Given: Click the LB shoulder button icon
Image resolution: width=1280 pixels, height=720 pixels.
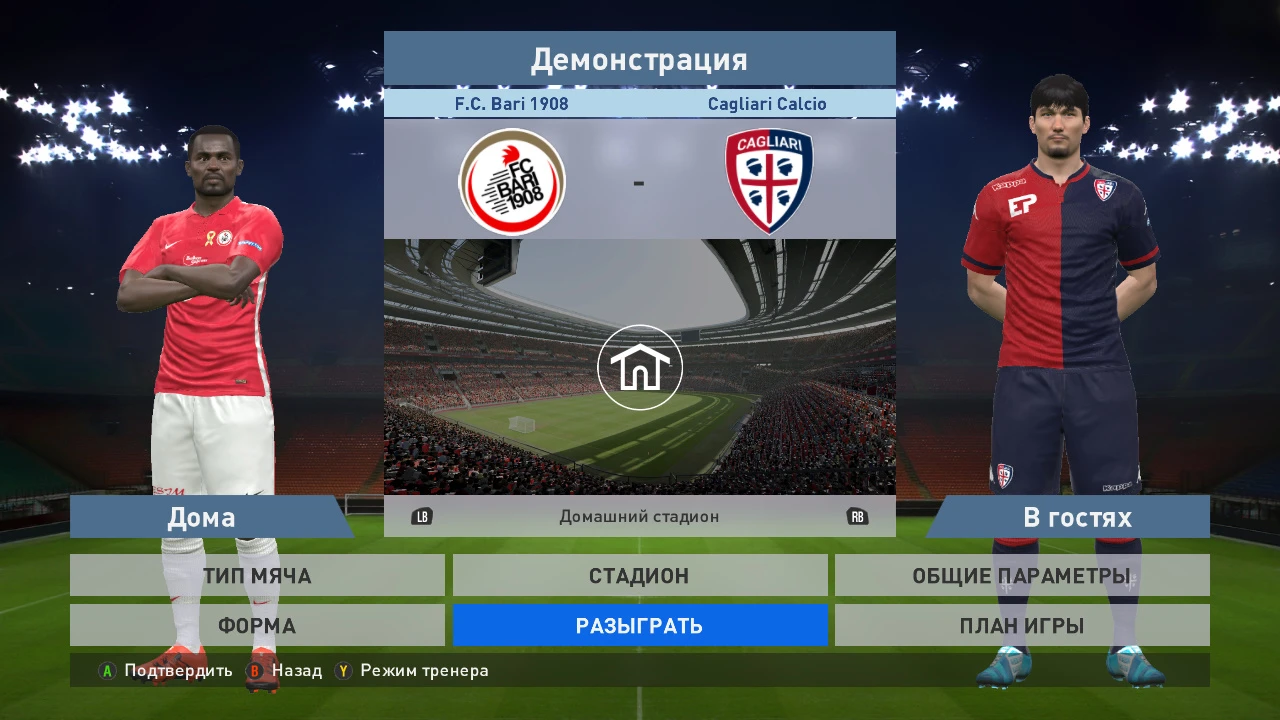Looking at the screenshot, I should (423, 517).
